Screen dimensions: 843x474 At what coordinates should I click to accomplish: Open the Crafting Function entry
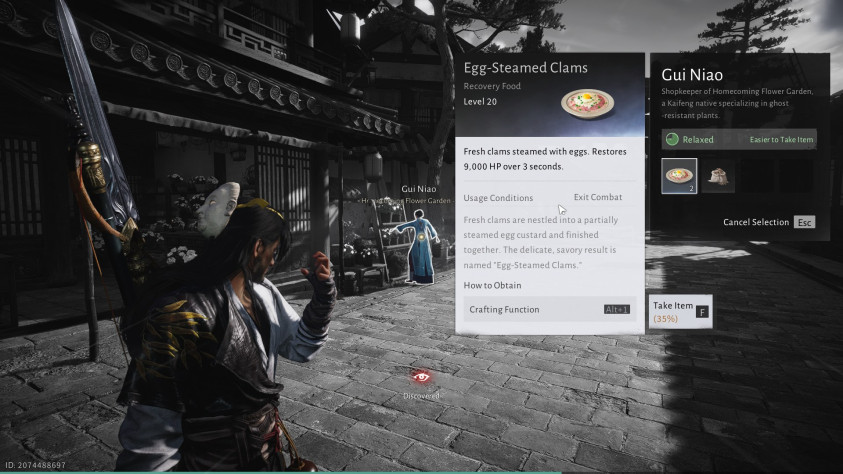pos(549,310)
